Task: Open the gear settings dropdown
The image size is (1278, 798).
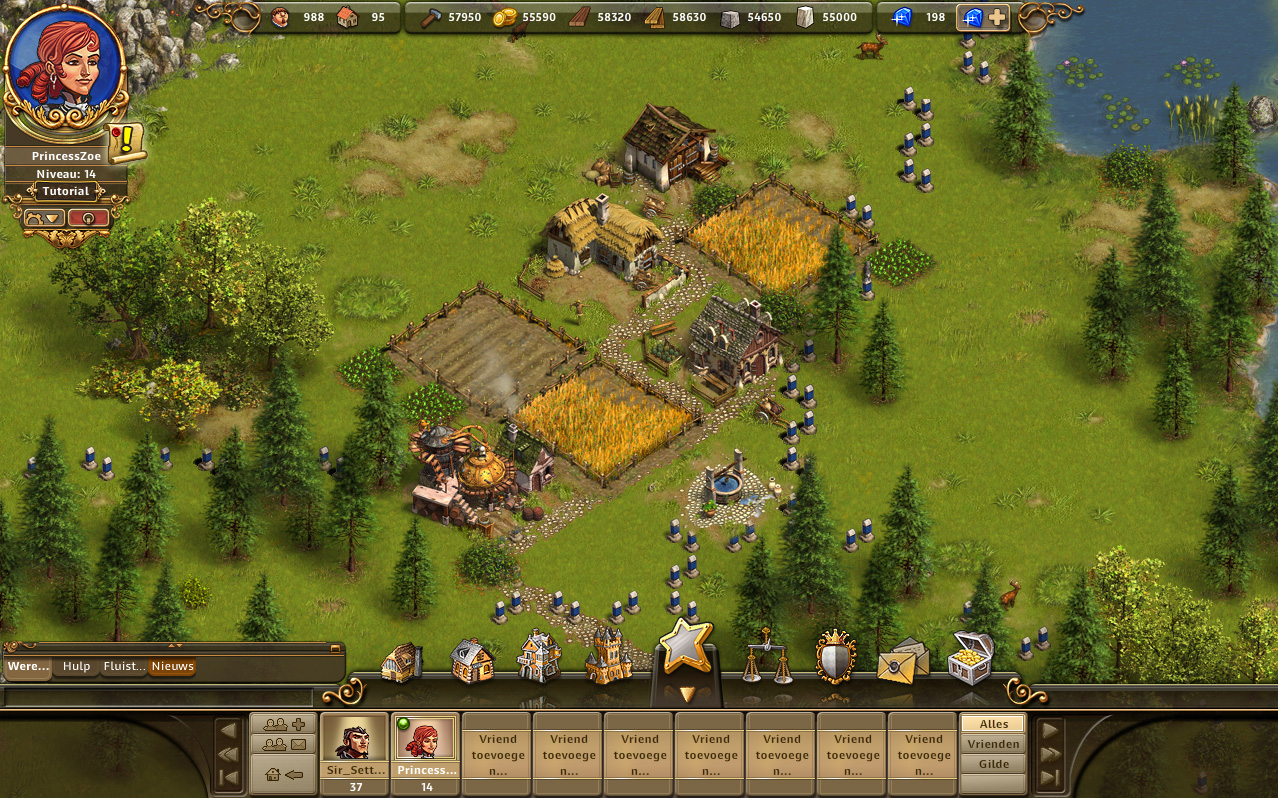Action: (x=44, y=217)
